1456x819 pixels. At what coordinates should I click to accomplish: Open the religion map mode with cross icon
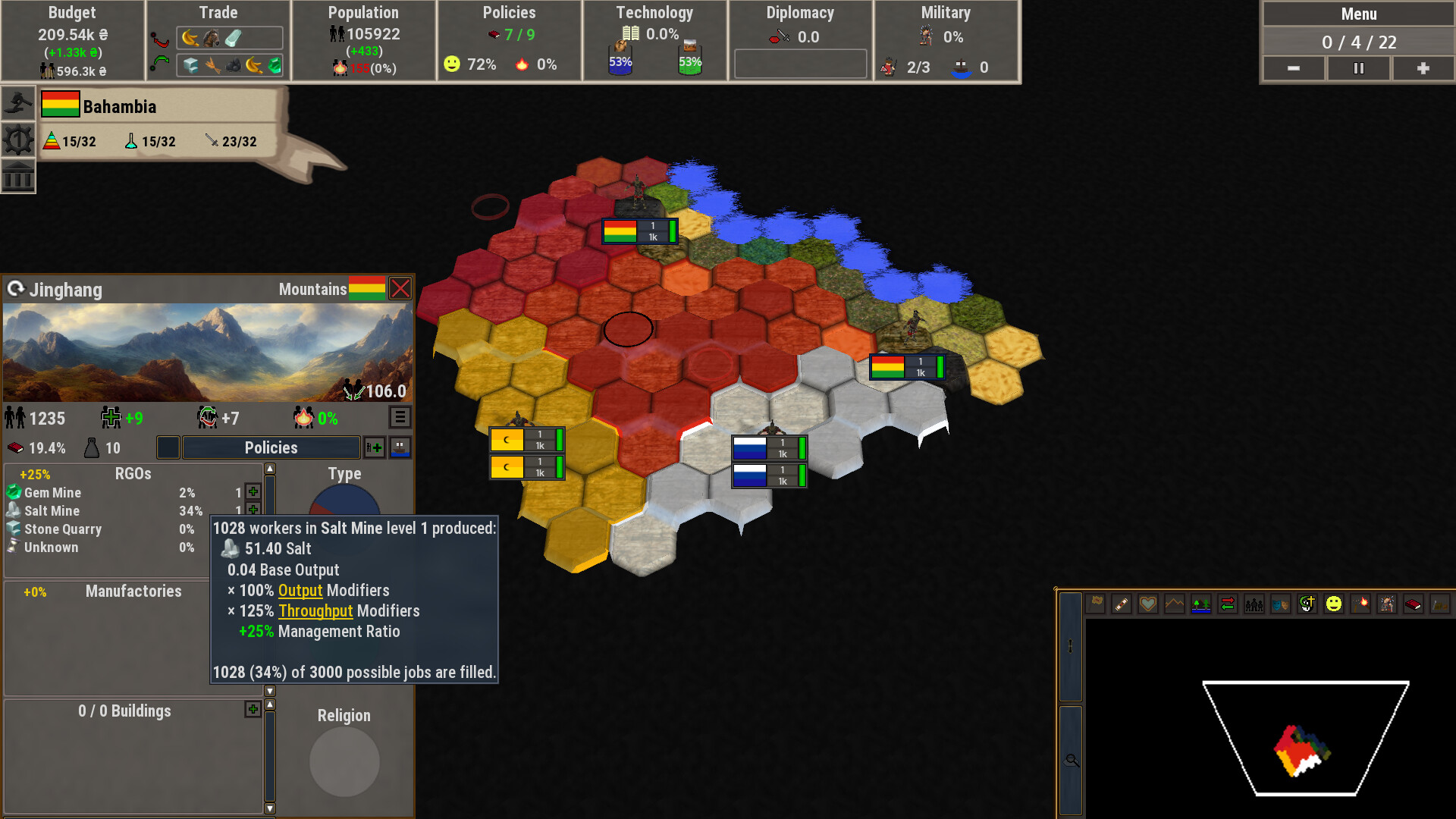(x=1308, y=604)
